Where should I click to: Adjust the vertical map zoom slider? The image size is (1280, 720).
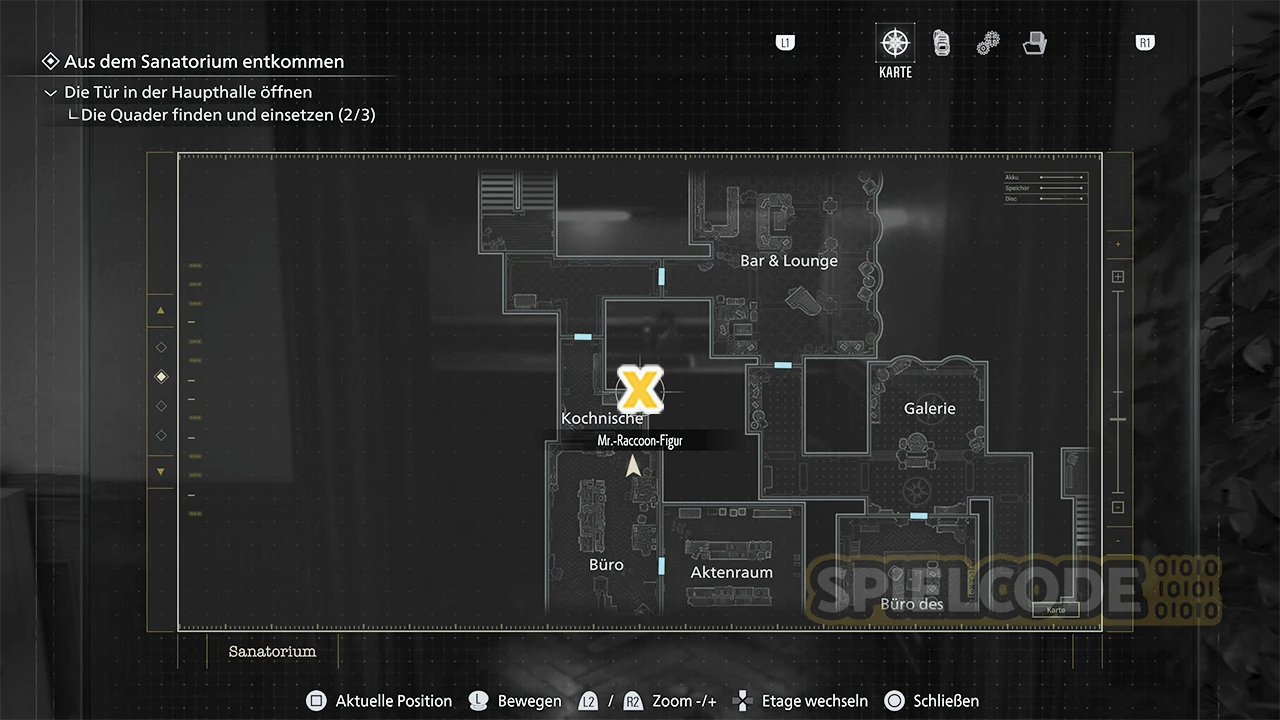click(1118, 419)
